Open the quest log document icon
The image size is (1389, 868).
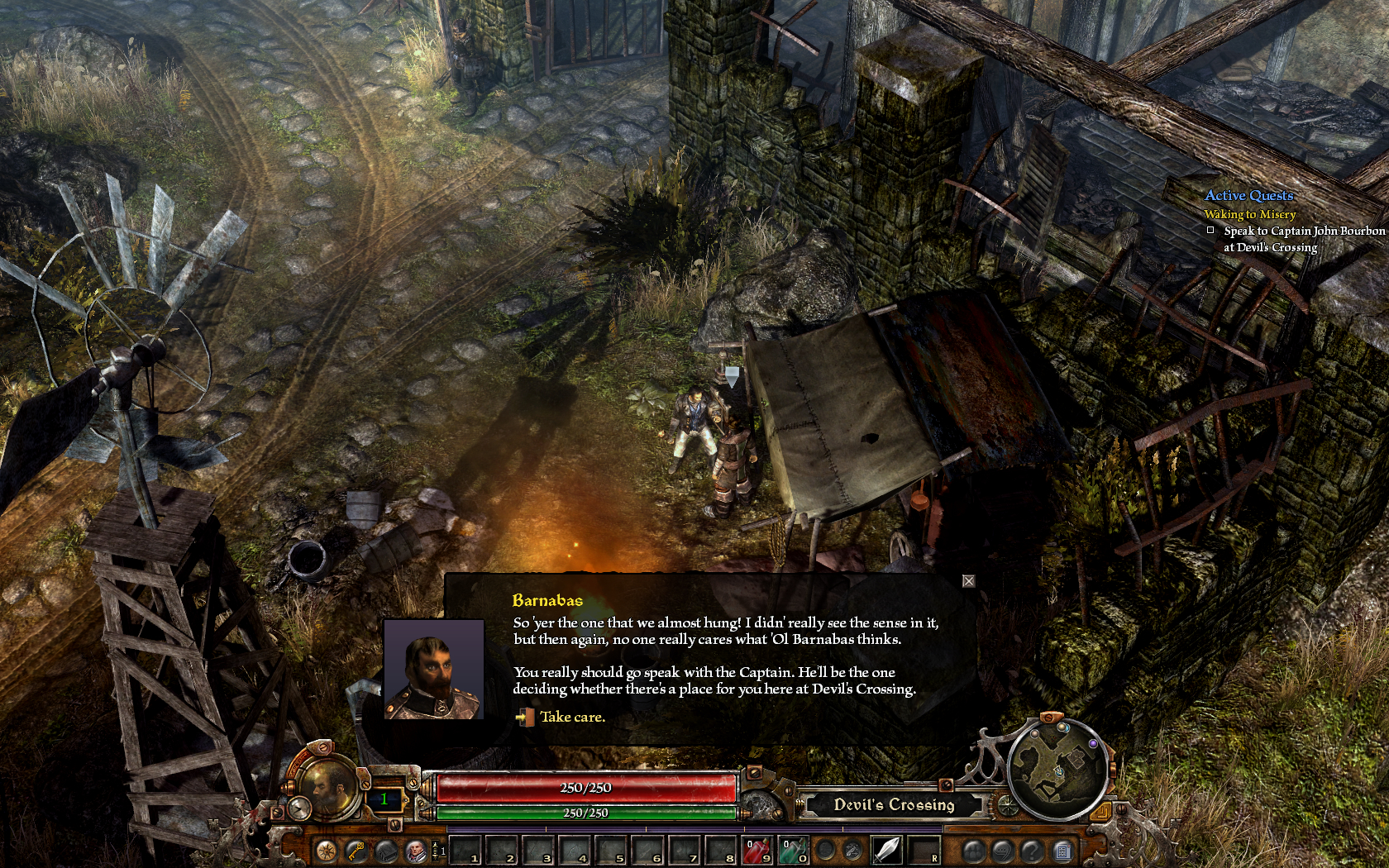tap(1063, 850)
